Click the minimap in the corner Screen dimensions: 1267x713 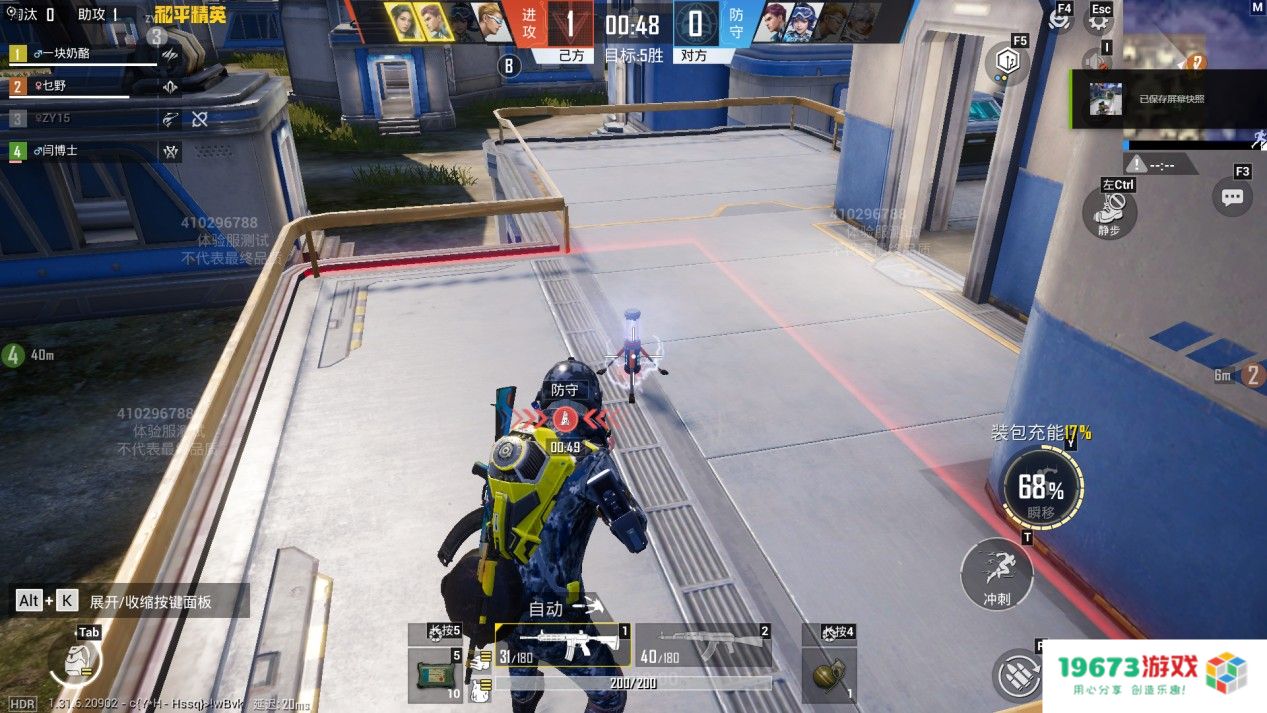pos(1195,40)
